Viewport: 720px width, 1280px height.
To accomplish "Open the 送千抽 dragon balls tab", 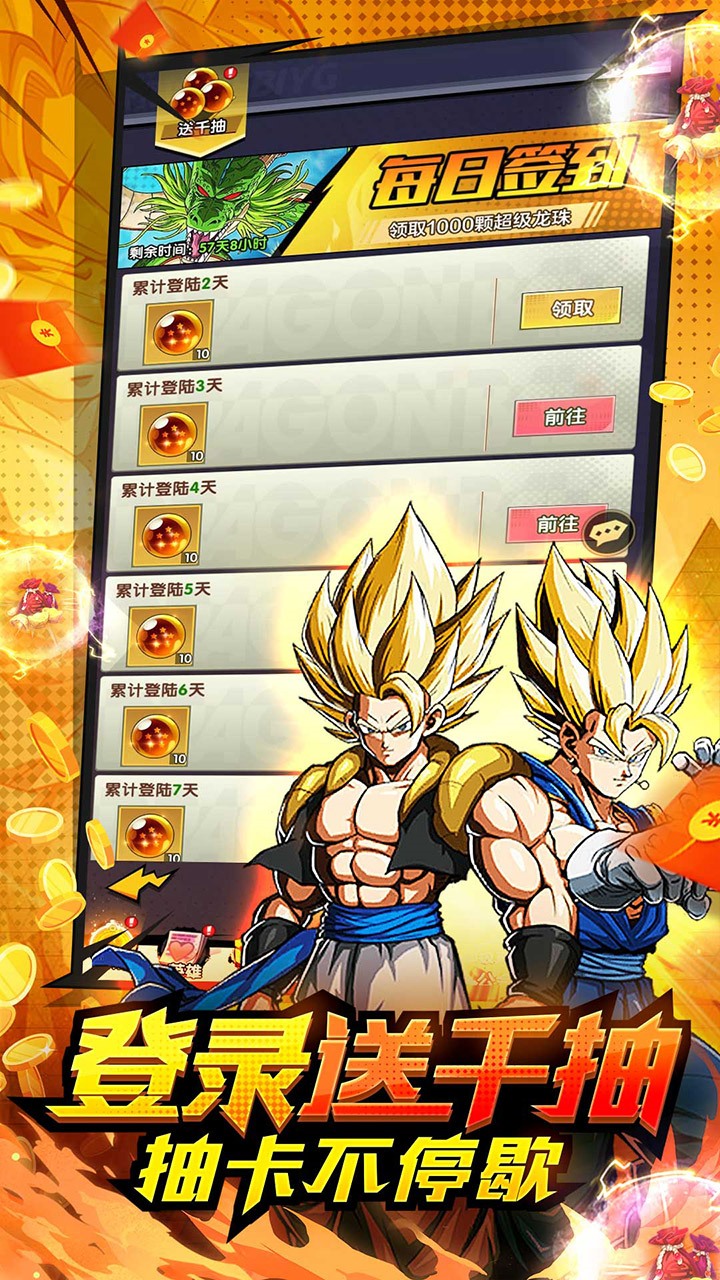I will pos(203,102).
